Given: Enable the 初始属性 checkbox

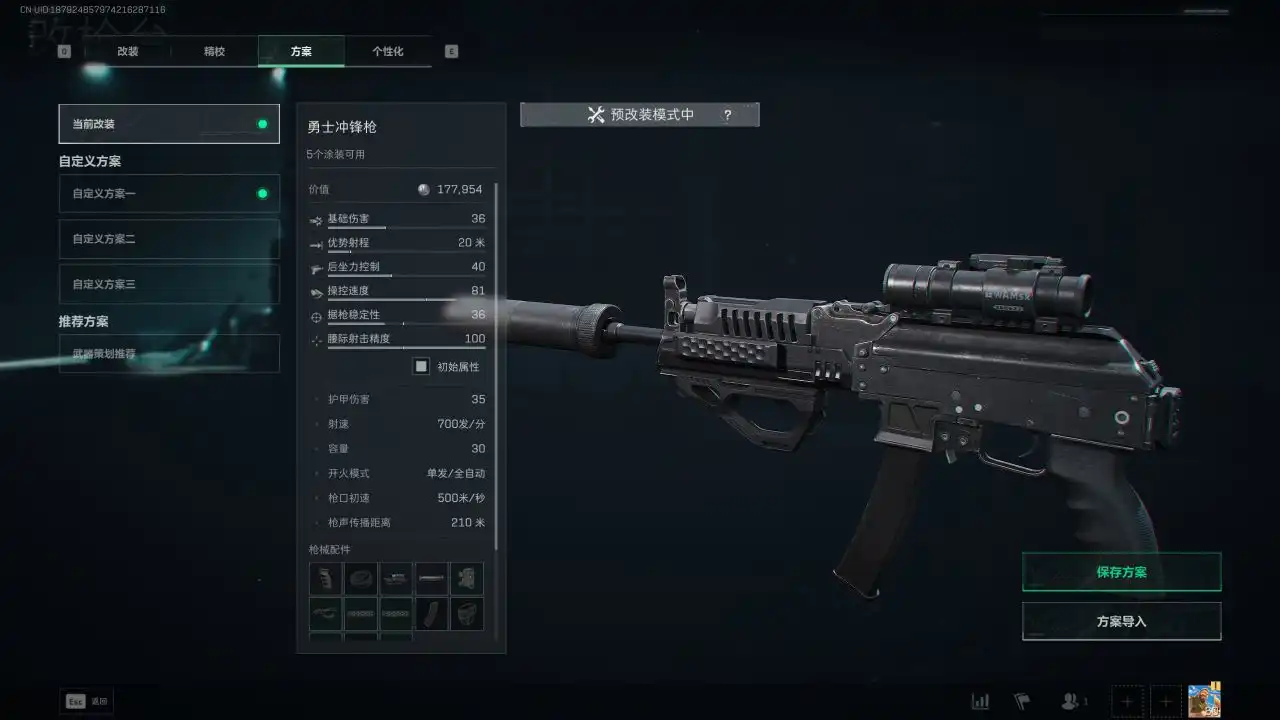Looking at the screenshot, I should (421, 366).
